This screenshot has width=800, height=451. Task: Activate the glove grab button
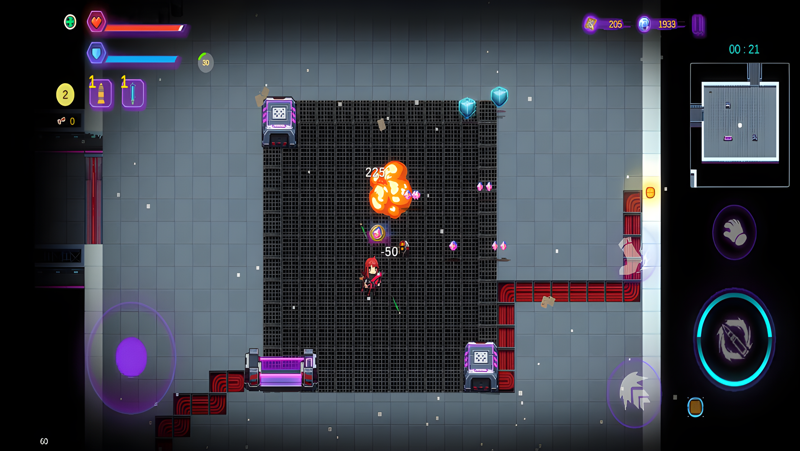tap(734, 232)
